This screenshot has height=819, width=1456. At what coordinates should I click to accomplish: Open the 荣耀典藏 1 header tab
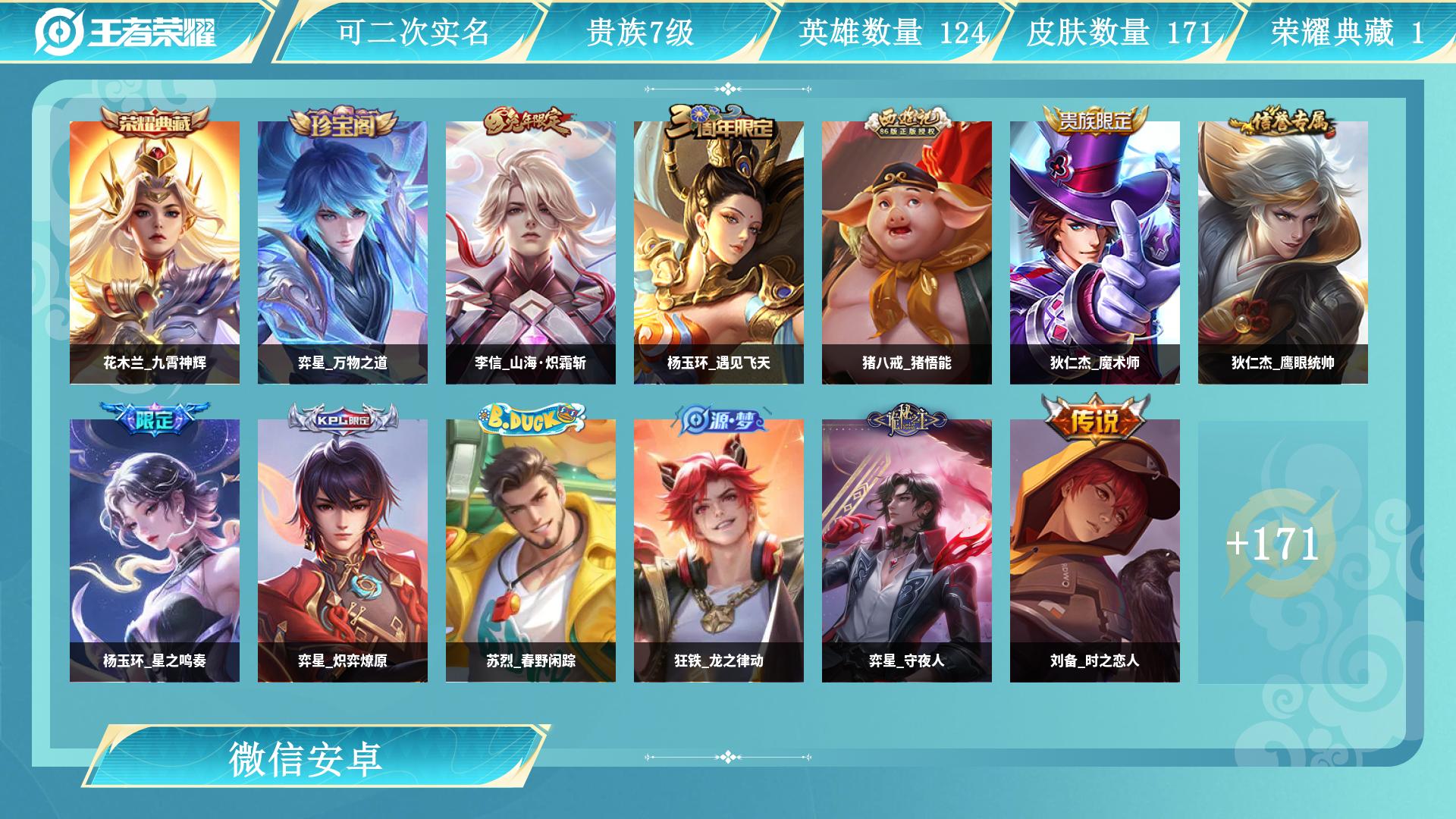pyautogui.click(x=1347, y=32)
